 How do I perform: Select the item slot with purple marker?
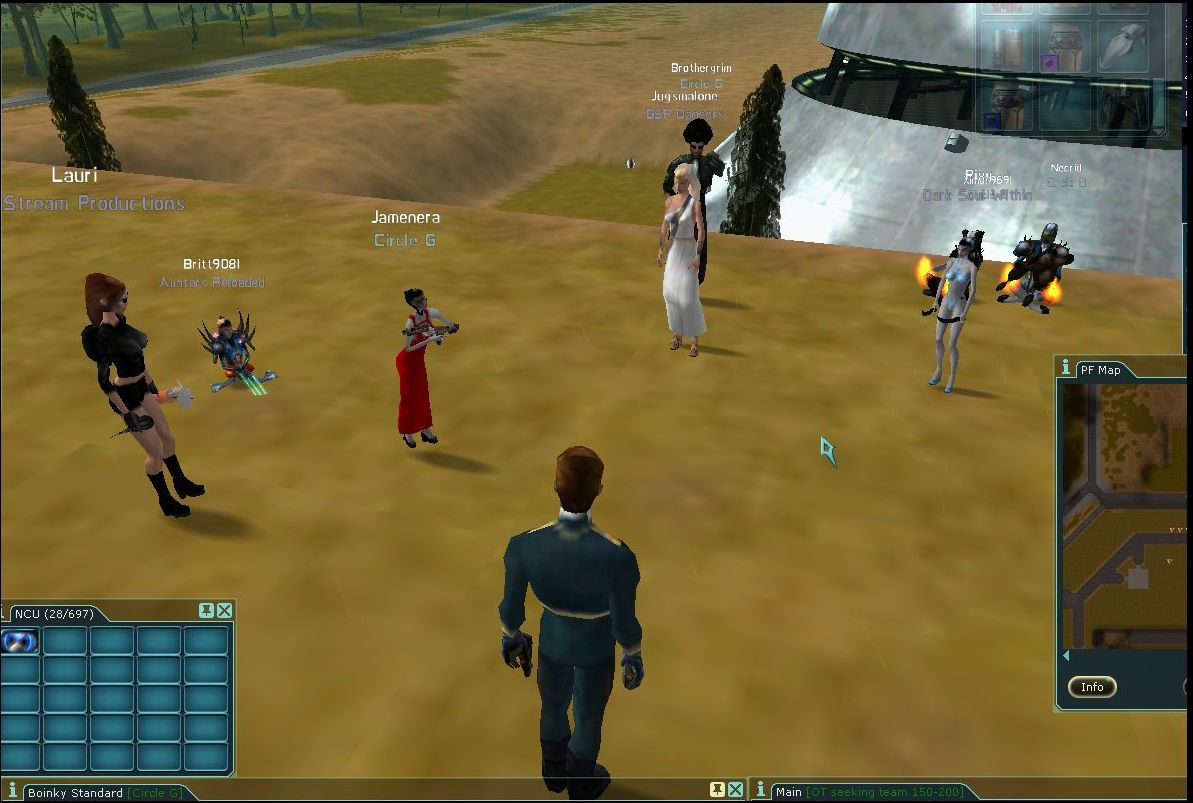pyautogui.click(x=1064, y=48)
